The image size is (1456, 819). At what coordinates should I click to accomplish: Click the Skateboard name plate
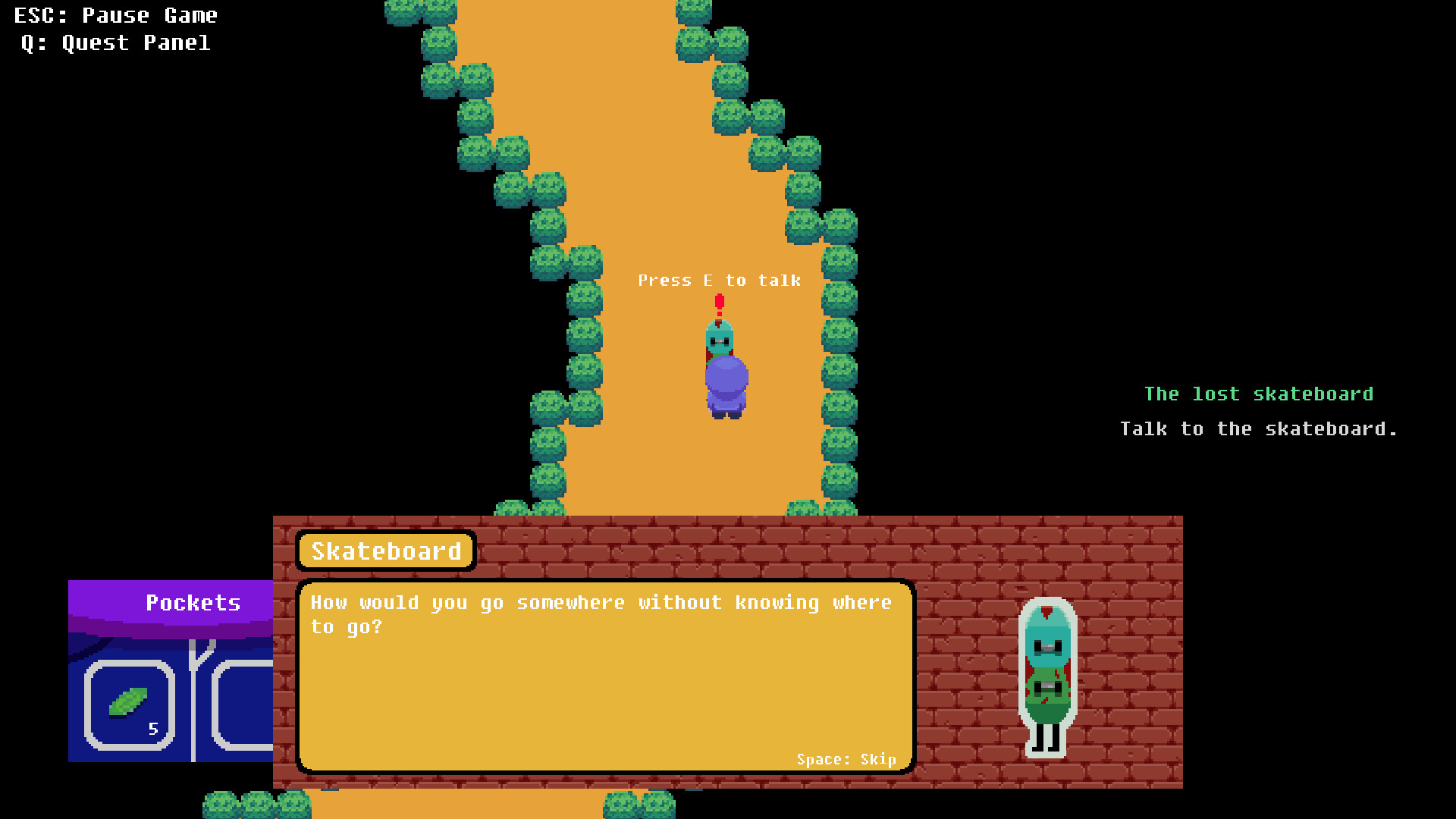[386, 551]
